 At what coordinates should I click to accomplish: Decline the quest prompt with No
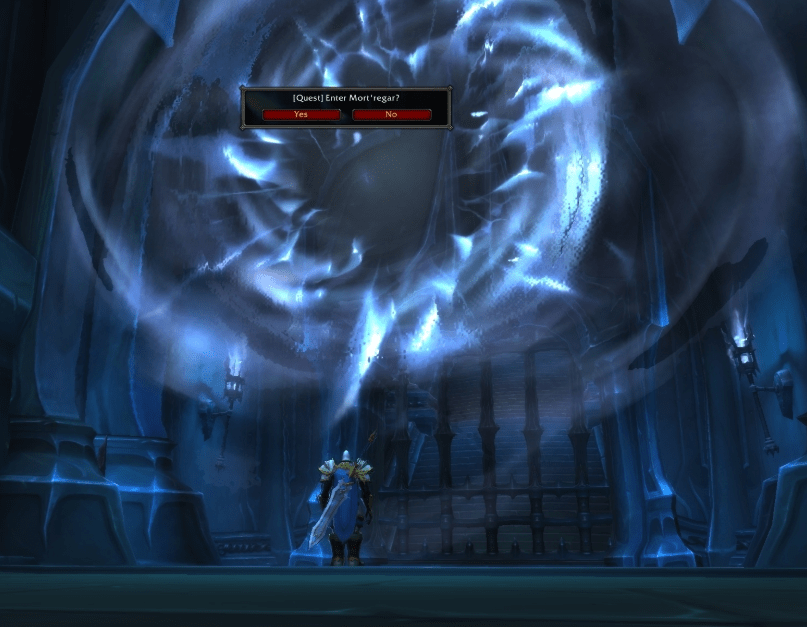391,115
